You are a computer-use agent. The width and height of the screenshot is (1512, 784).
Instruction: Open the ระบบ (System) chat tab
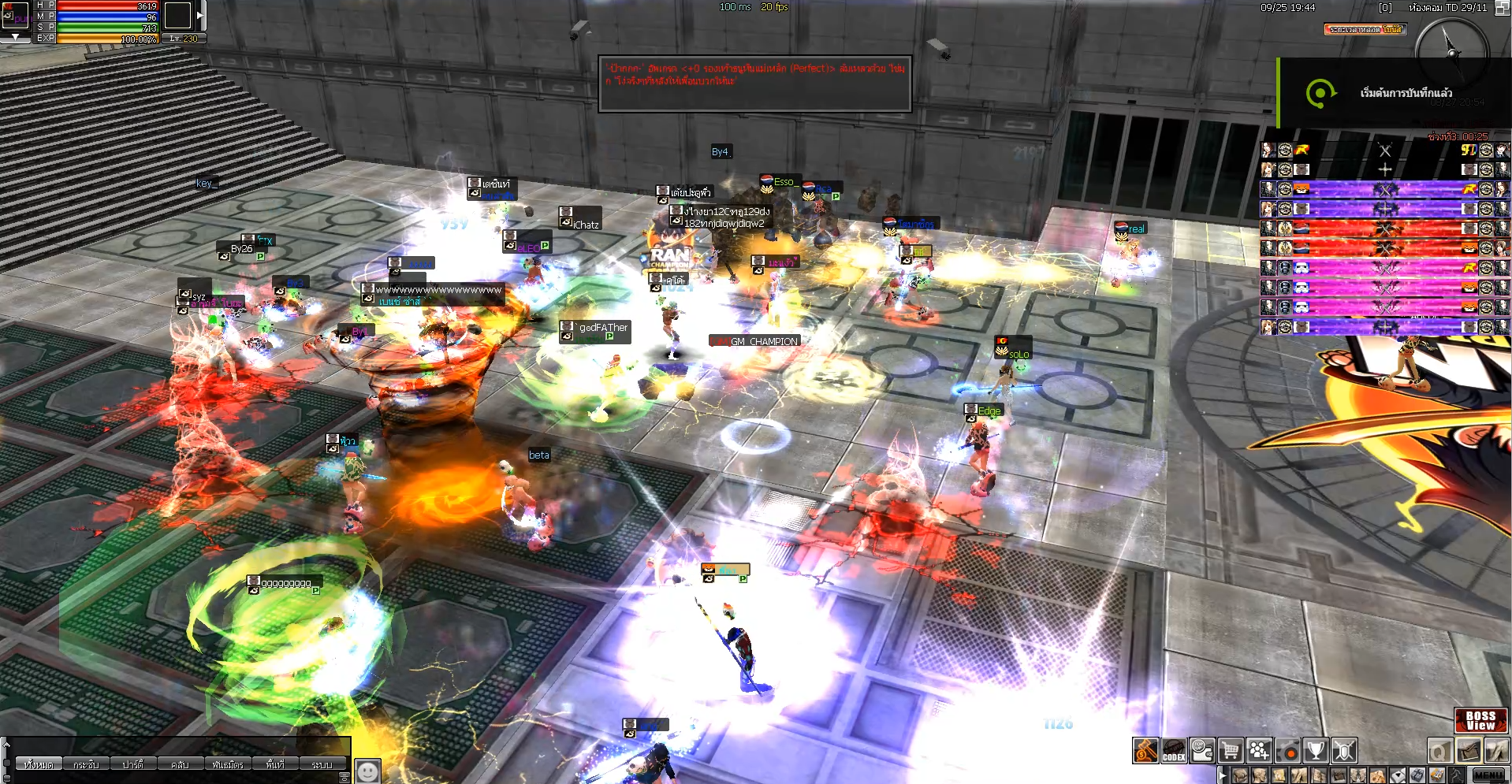pos(322,764)
